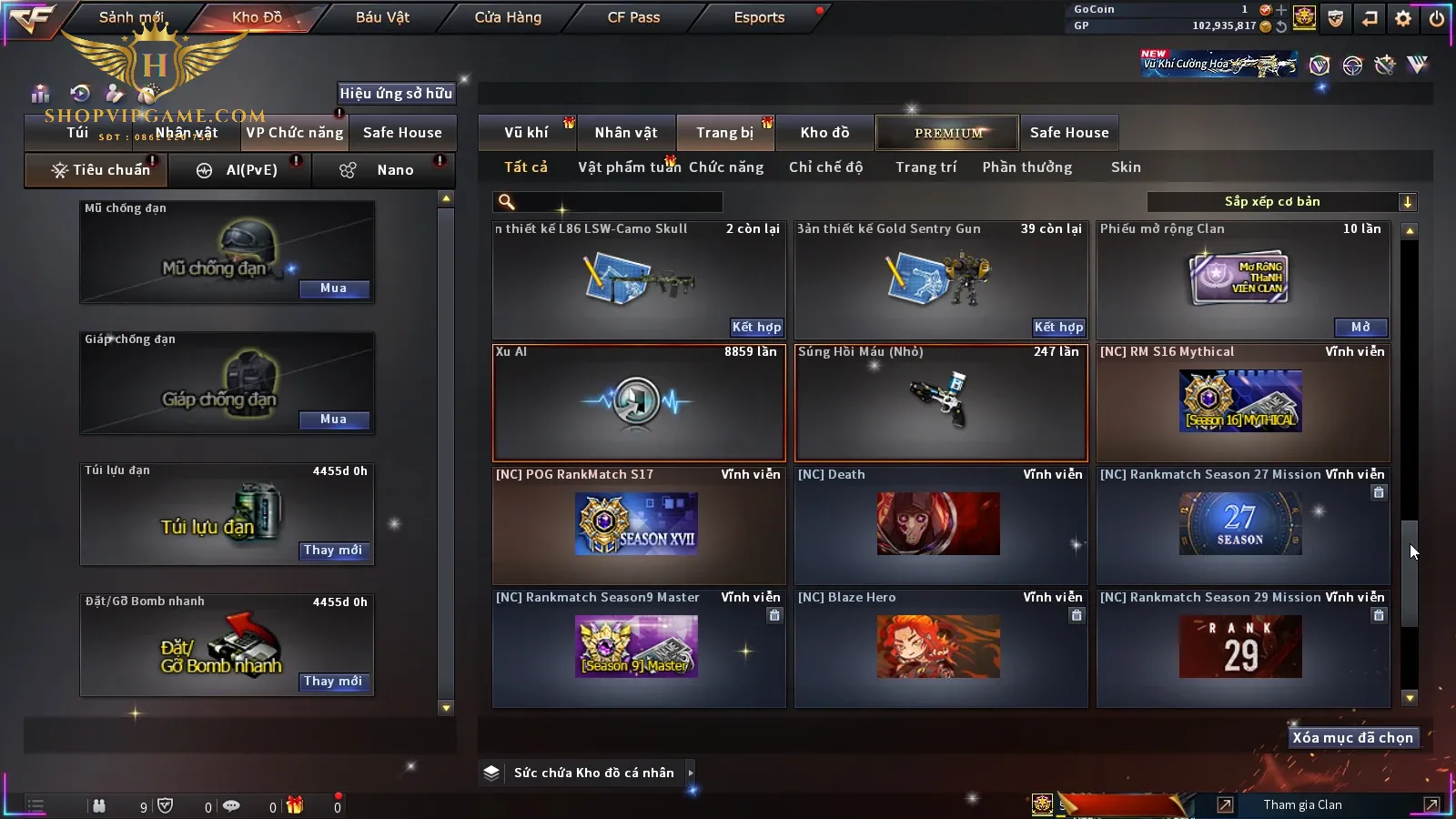
Task: Select the Xu AI item slot
Action: point(638,402)
